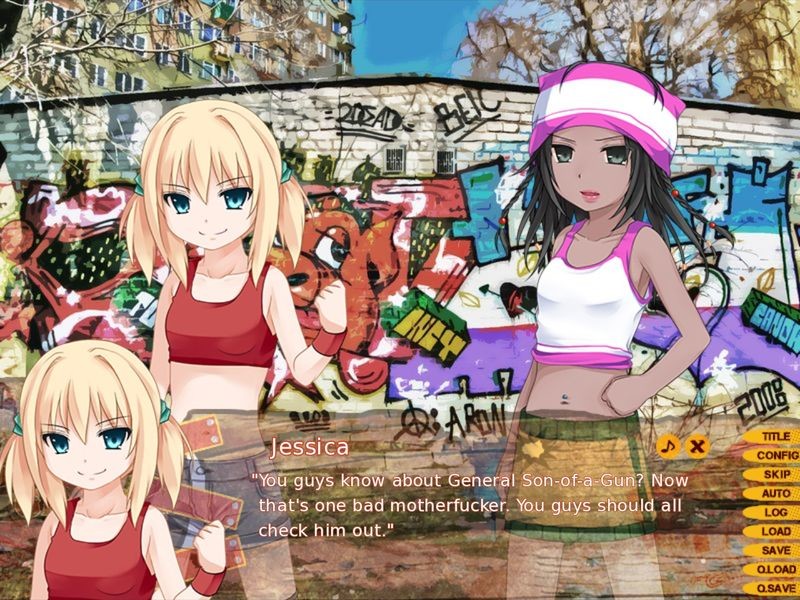Open the LOAD game screen

coord(773,532)
